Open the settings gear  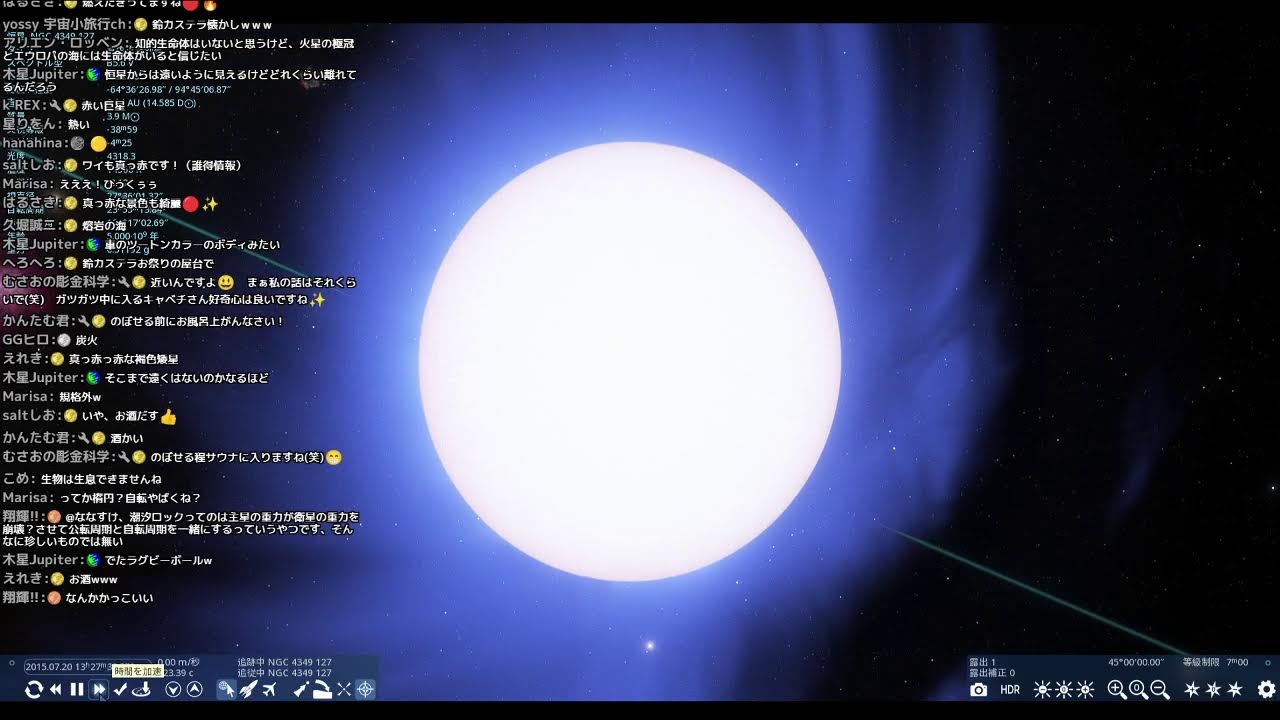[1266, 690]
